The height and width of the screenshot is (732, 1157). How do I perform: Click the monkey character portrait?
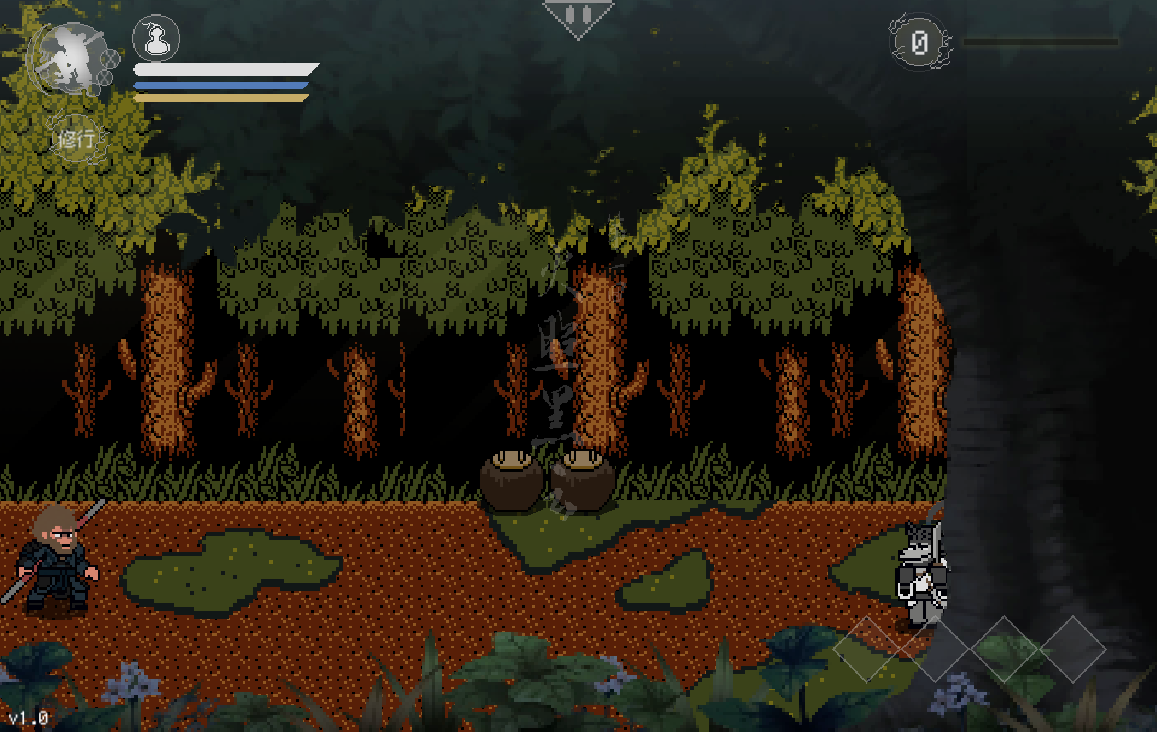(67, 58)
